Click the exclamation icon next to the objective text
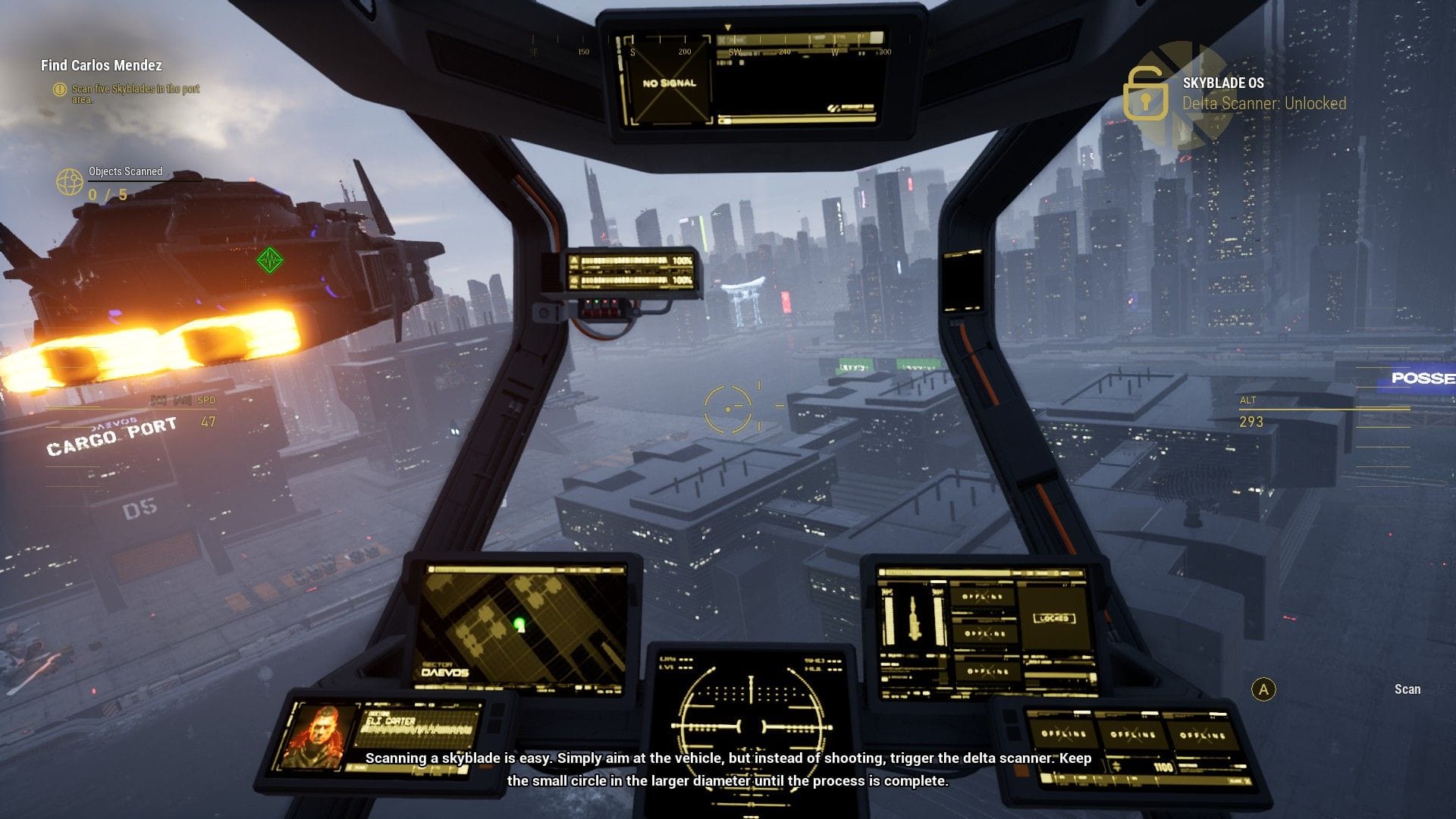 [58, 89]
